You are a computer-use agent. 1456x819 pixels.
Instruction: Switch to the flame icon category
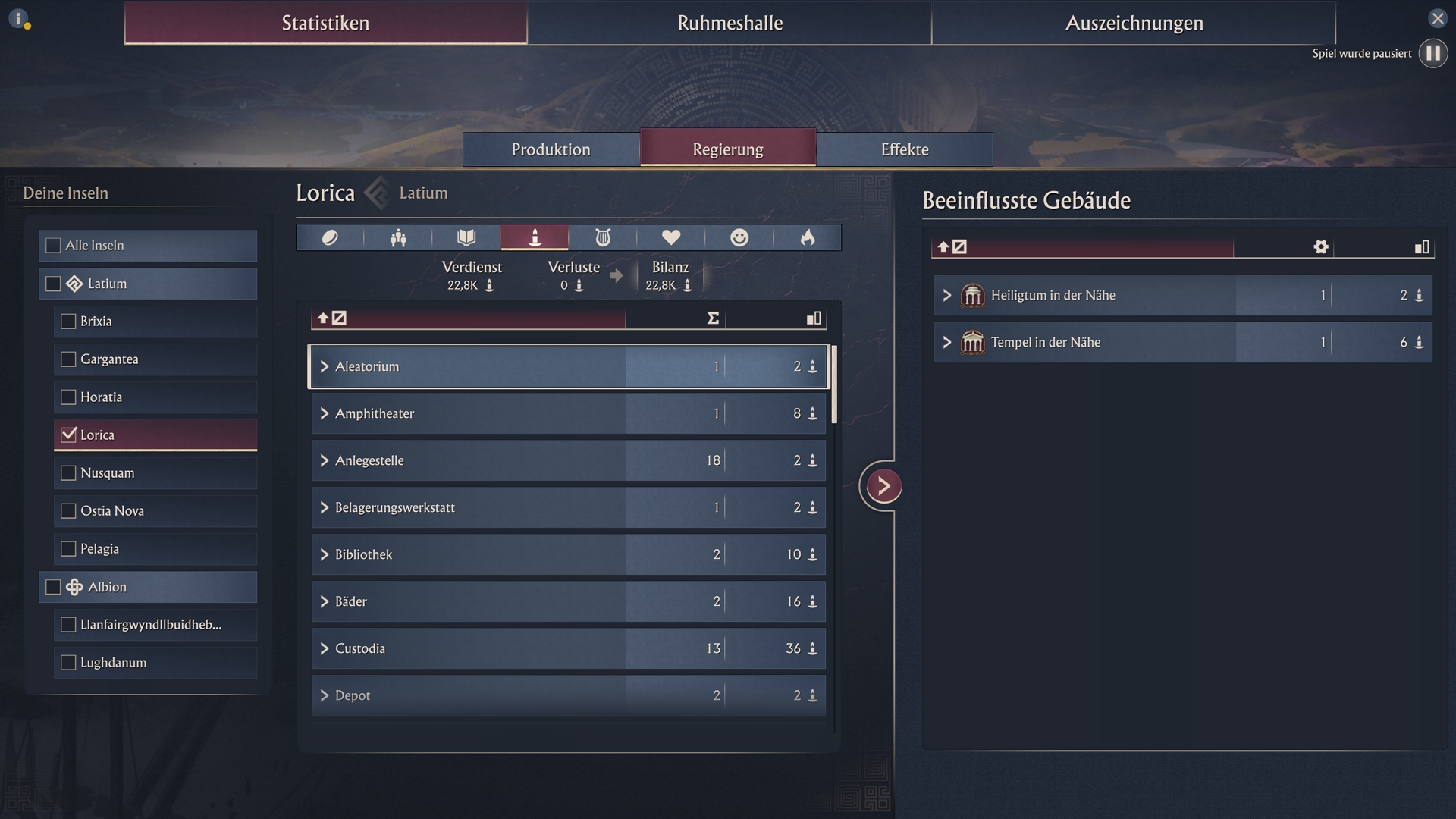coord(807,238)
